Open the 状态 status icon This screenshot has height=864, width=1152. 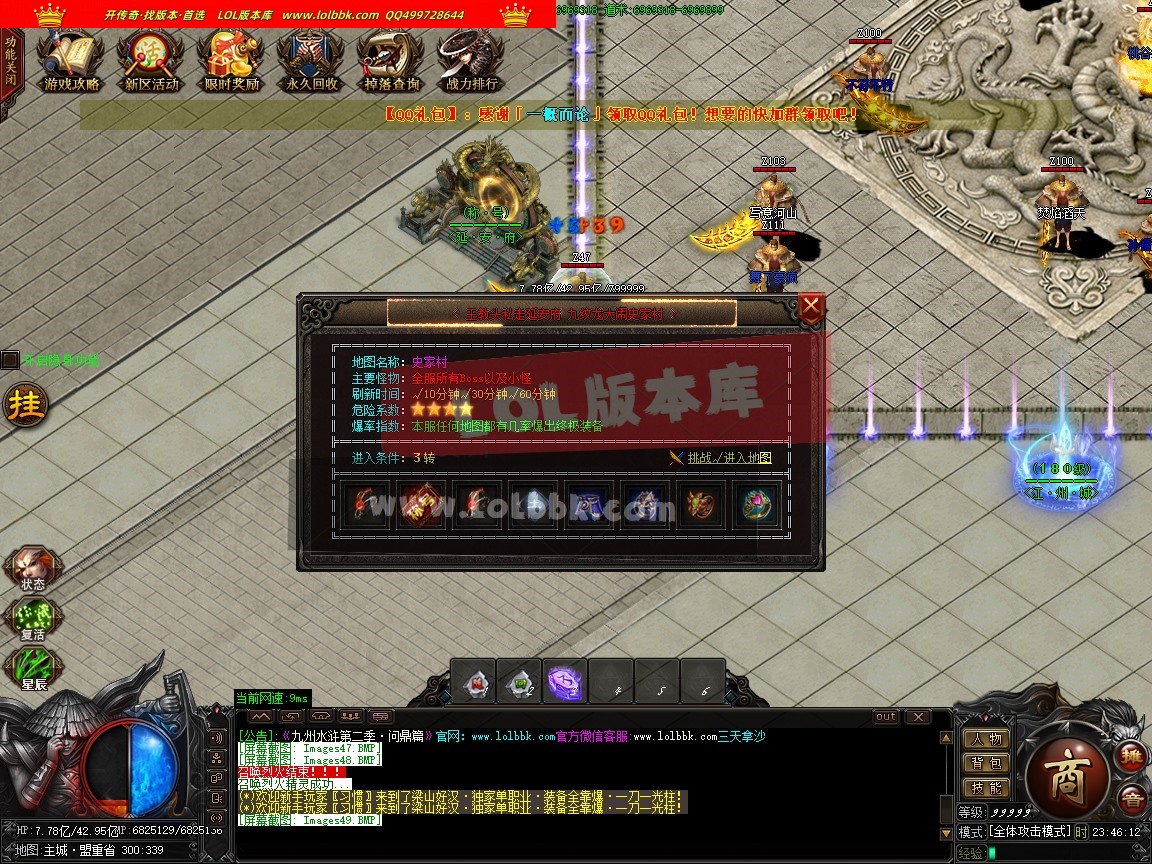(x=32, y=568)
